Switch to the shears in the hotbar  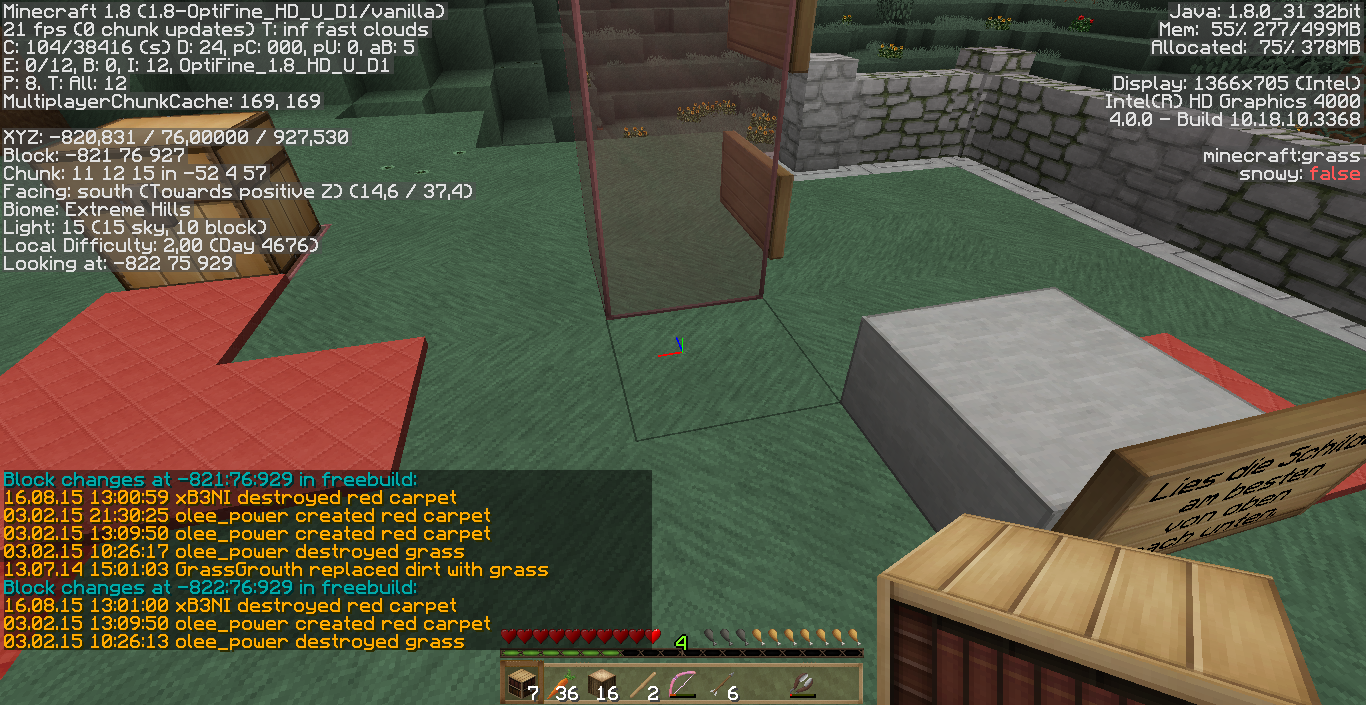point(801,684)
